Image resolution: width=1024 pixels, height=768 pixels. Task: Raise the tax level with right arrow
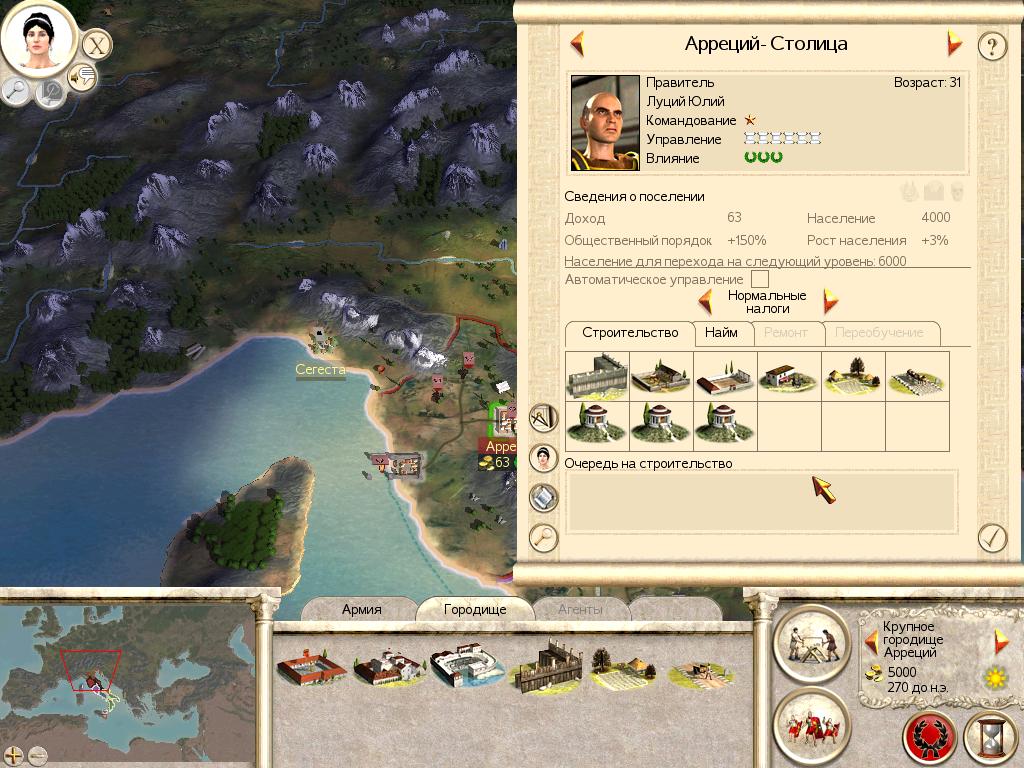pos(830,301)
